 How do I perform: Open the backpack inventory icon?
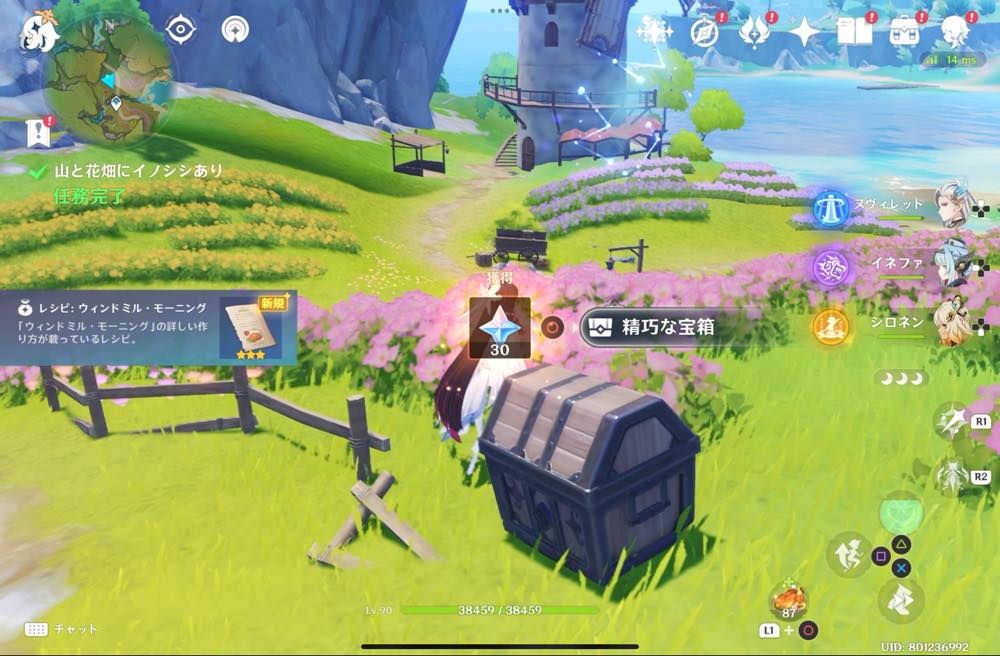pos(907,32)
